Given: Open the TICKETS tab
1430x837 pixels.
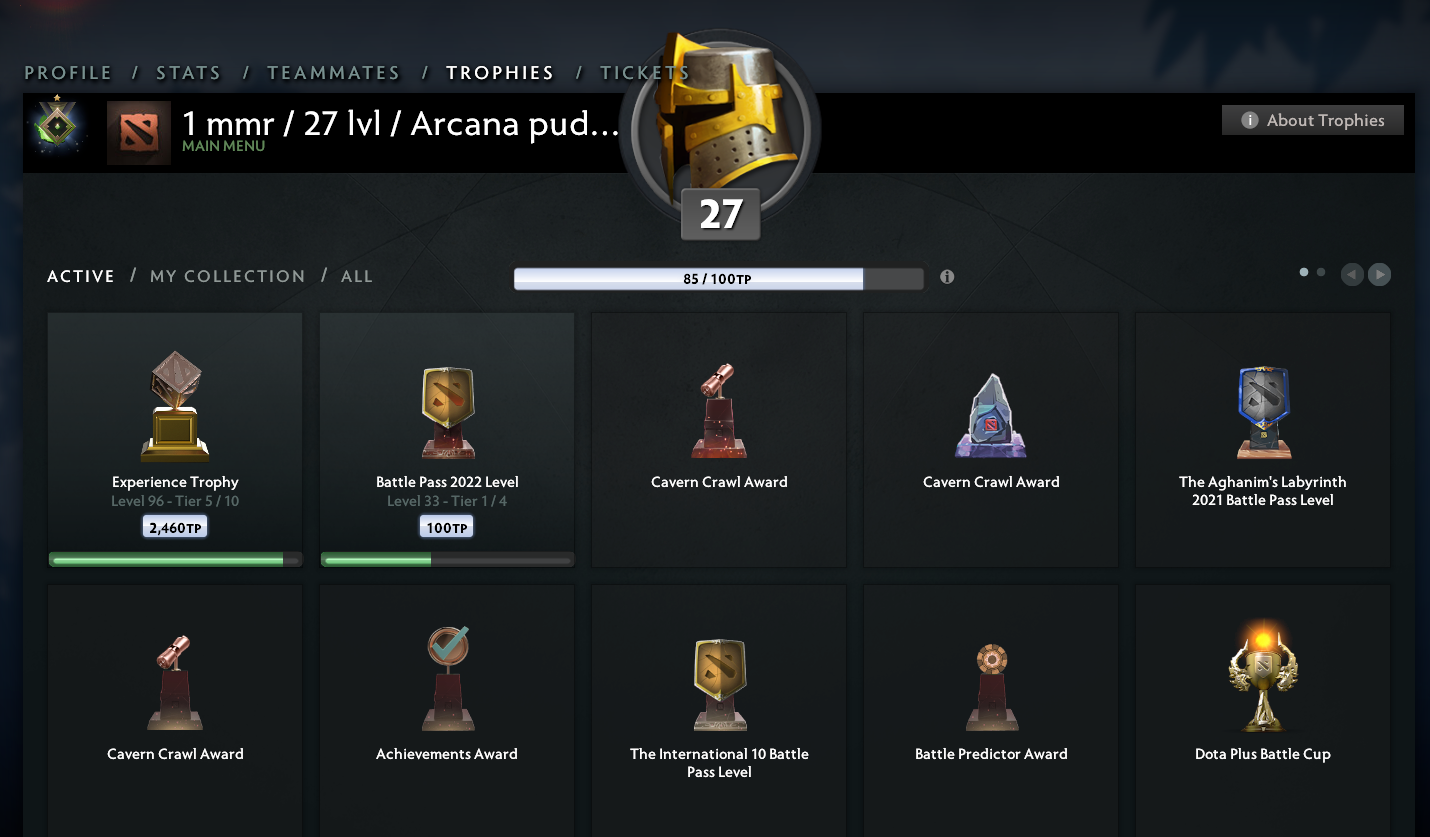Looking at the screenshot, I should click(645, 72).
